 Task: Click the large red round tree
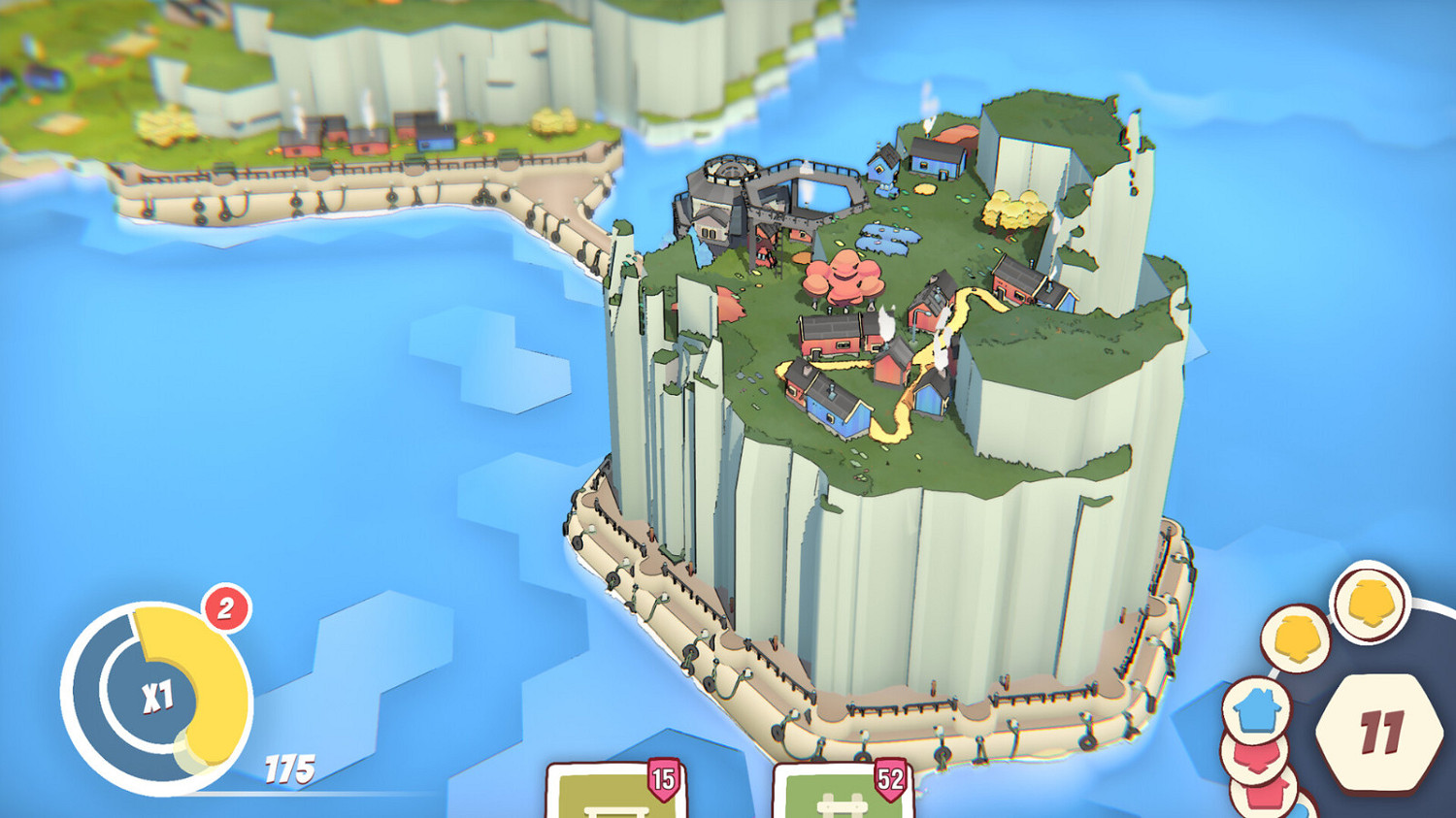click(843, 278)
